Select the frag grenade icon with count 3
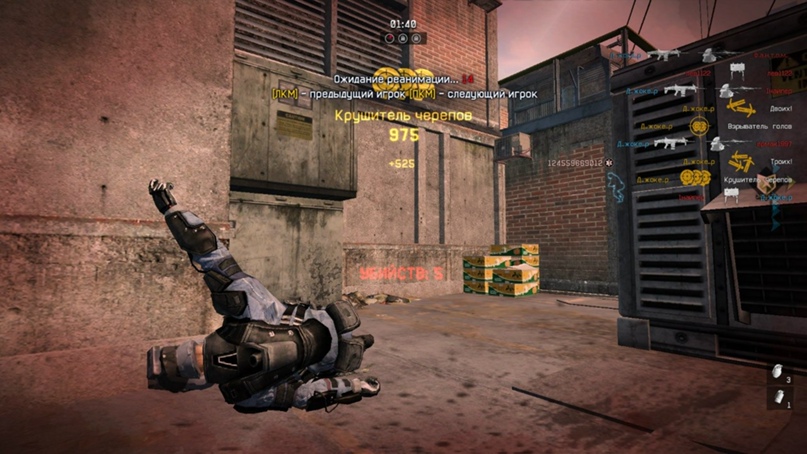807x454 pixels. click(775, 373)
